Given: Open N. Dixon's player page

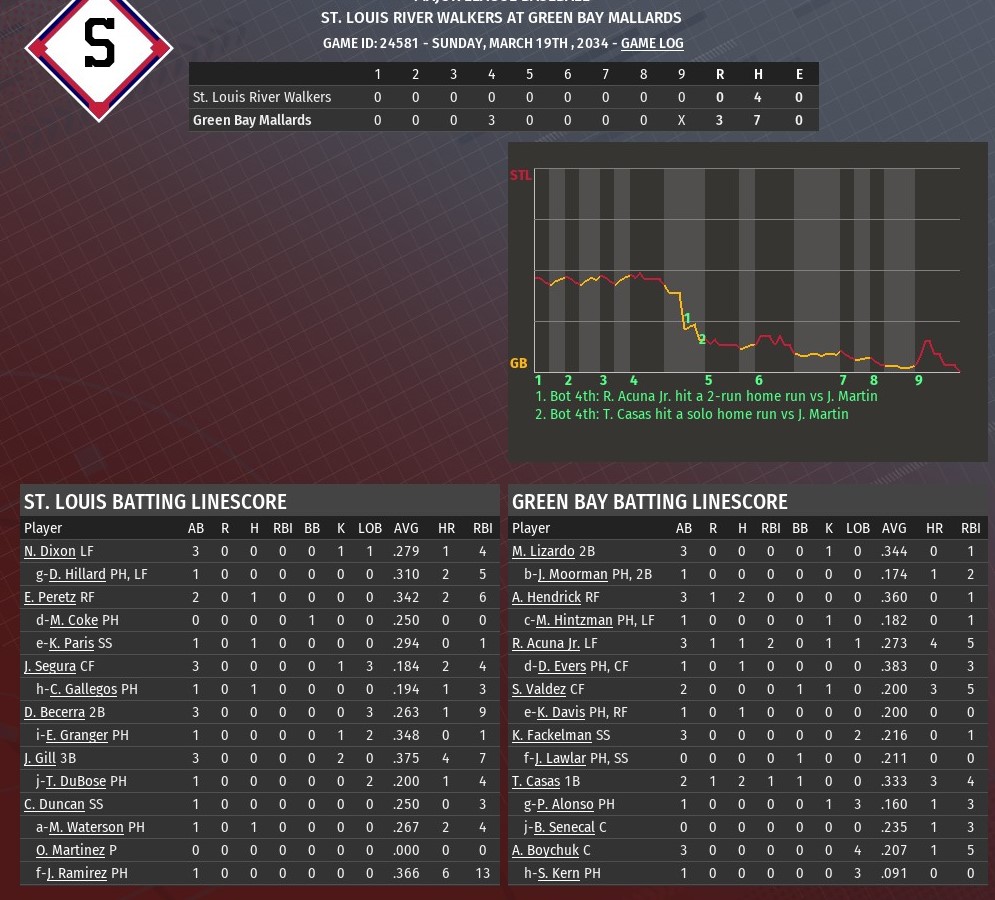Looking at the screenshot, I should click(x=50, y=551).
